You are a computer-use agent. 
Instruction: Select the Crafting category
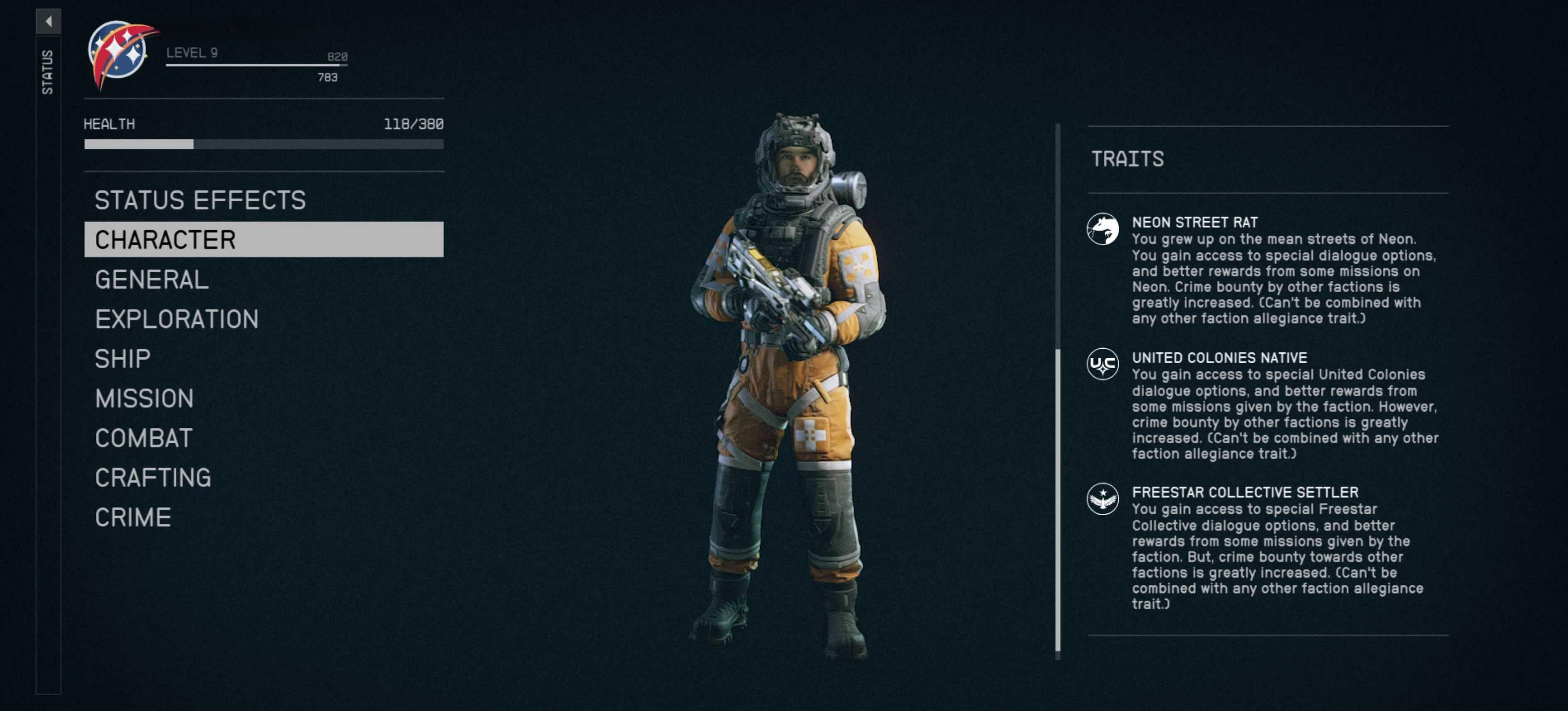(153, 477)
